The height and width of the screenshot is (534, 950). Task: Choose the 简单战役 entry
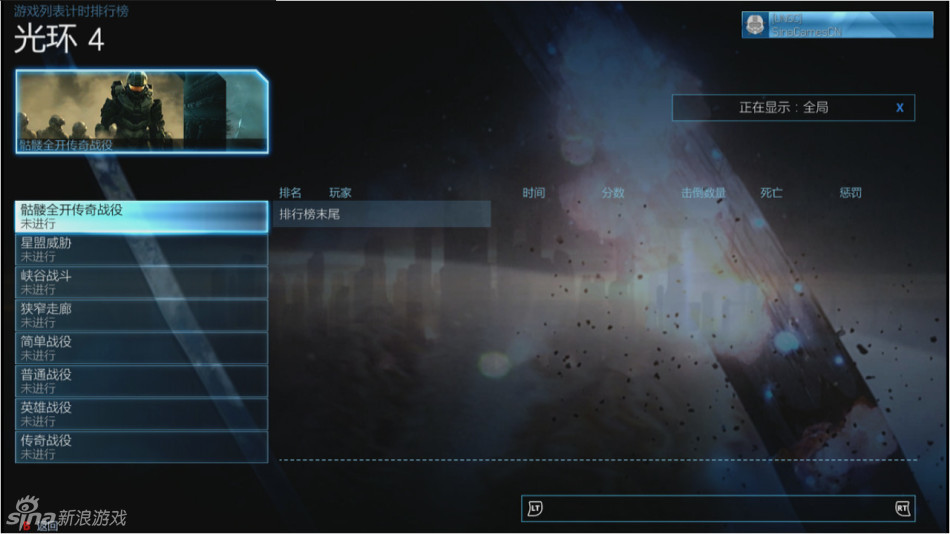pyautogui.click(x=141, y=348)
